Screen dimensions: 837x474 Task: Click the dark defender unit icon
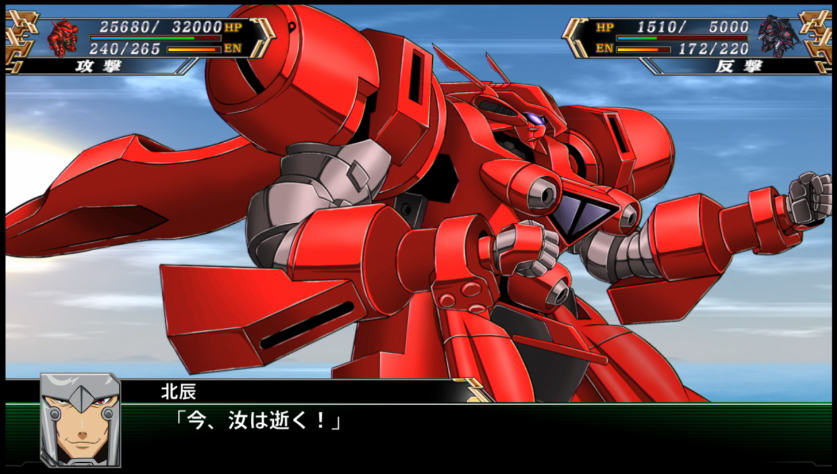pyautogui.click(x=776, y=36)
